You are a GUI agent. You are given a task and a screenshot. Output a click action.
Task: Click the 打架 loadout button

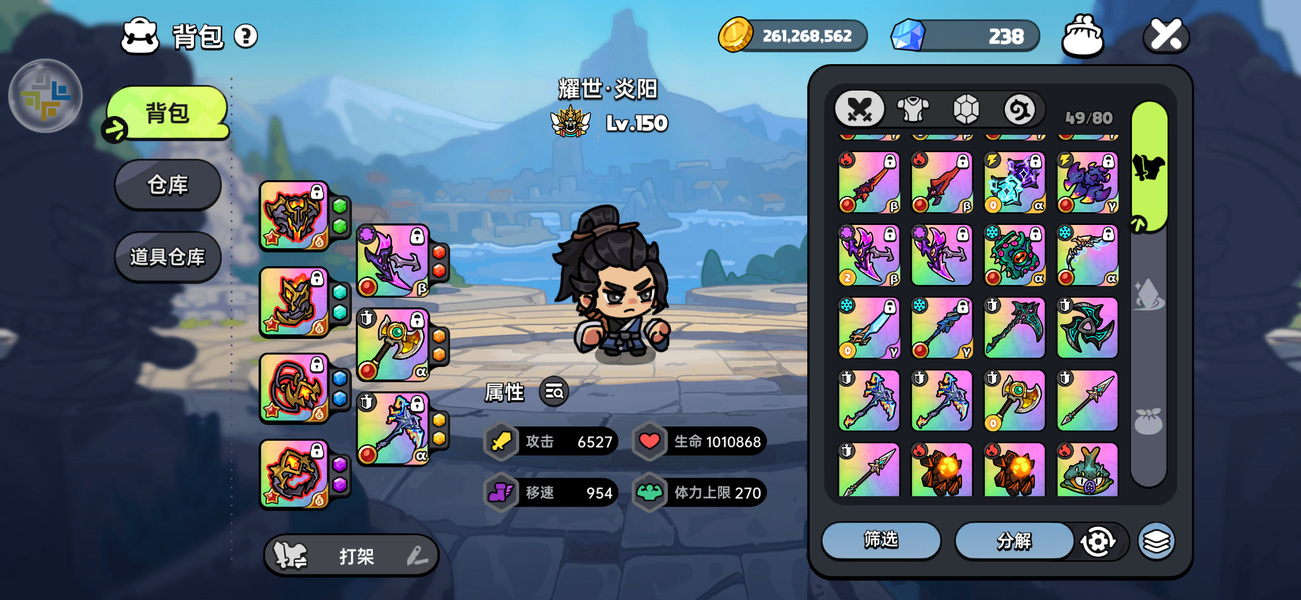pyautogui.click(x=351, y=556)
